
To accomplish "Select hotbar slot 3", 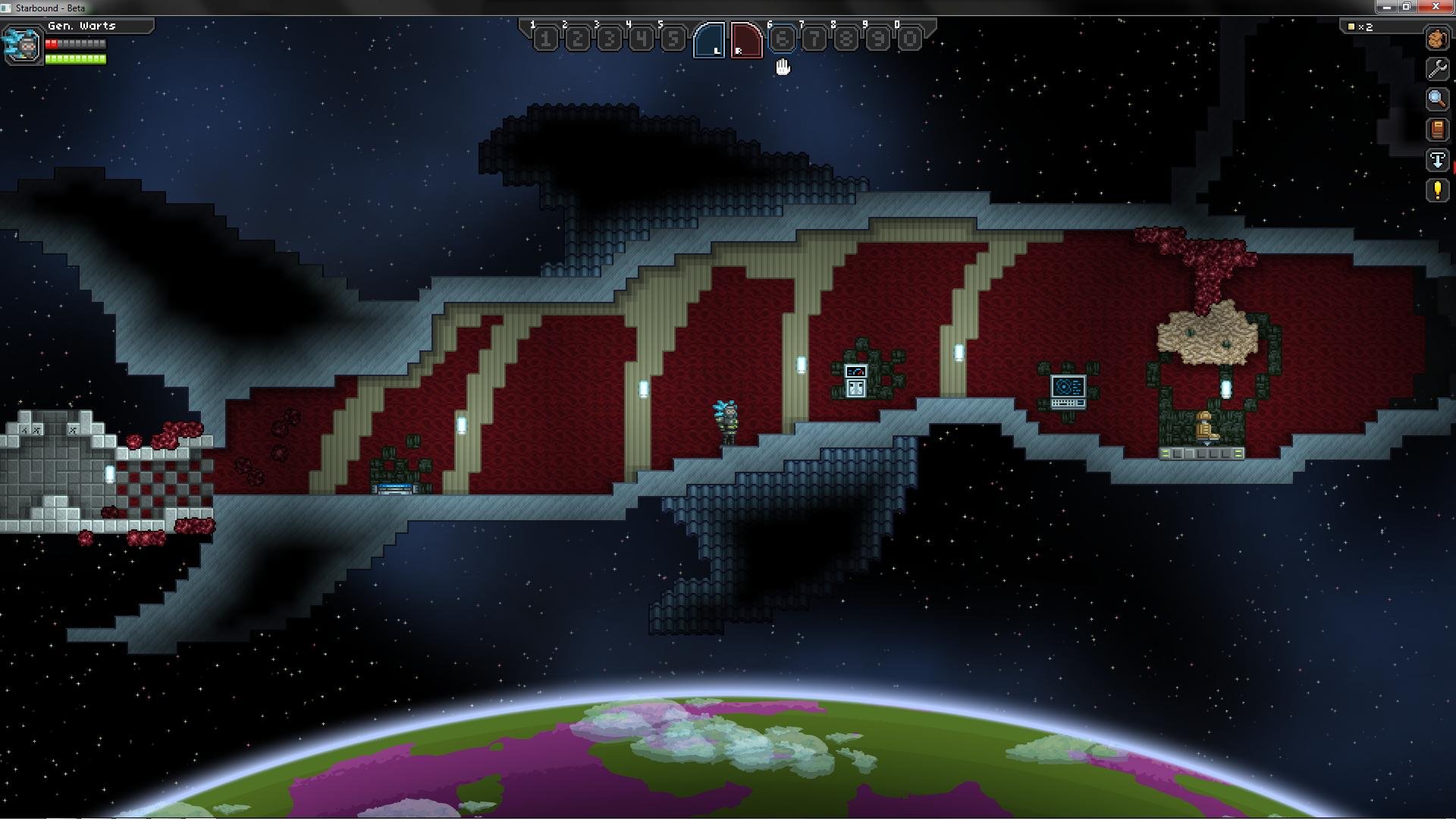I will pyautogui.click(x=610, y=39).
